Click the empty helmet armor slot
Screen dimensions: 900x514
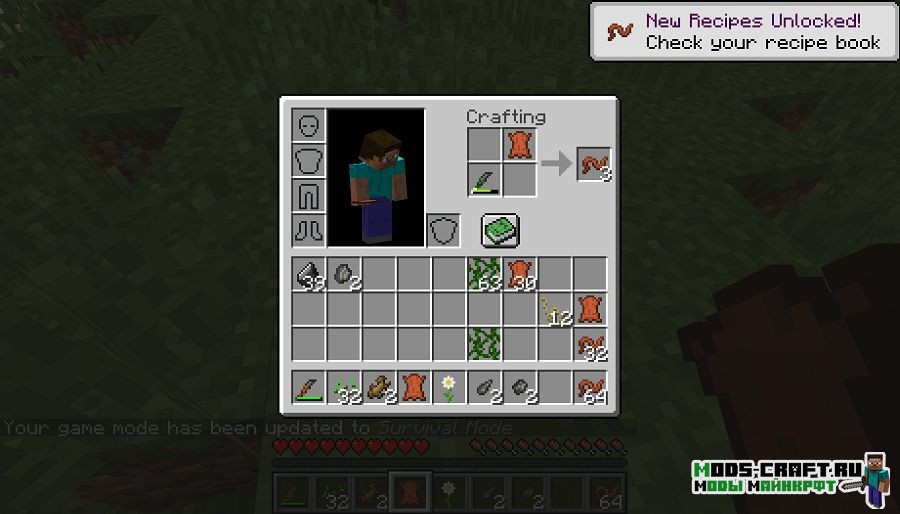pyautogui.click(x=309, y=126)
